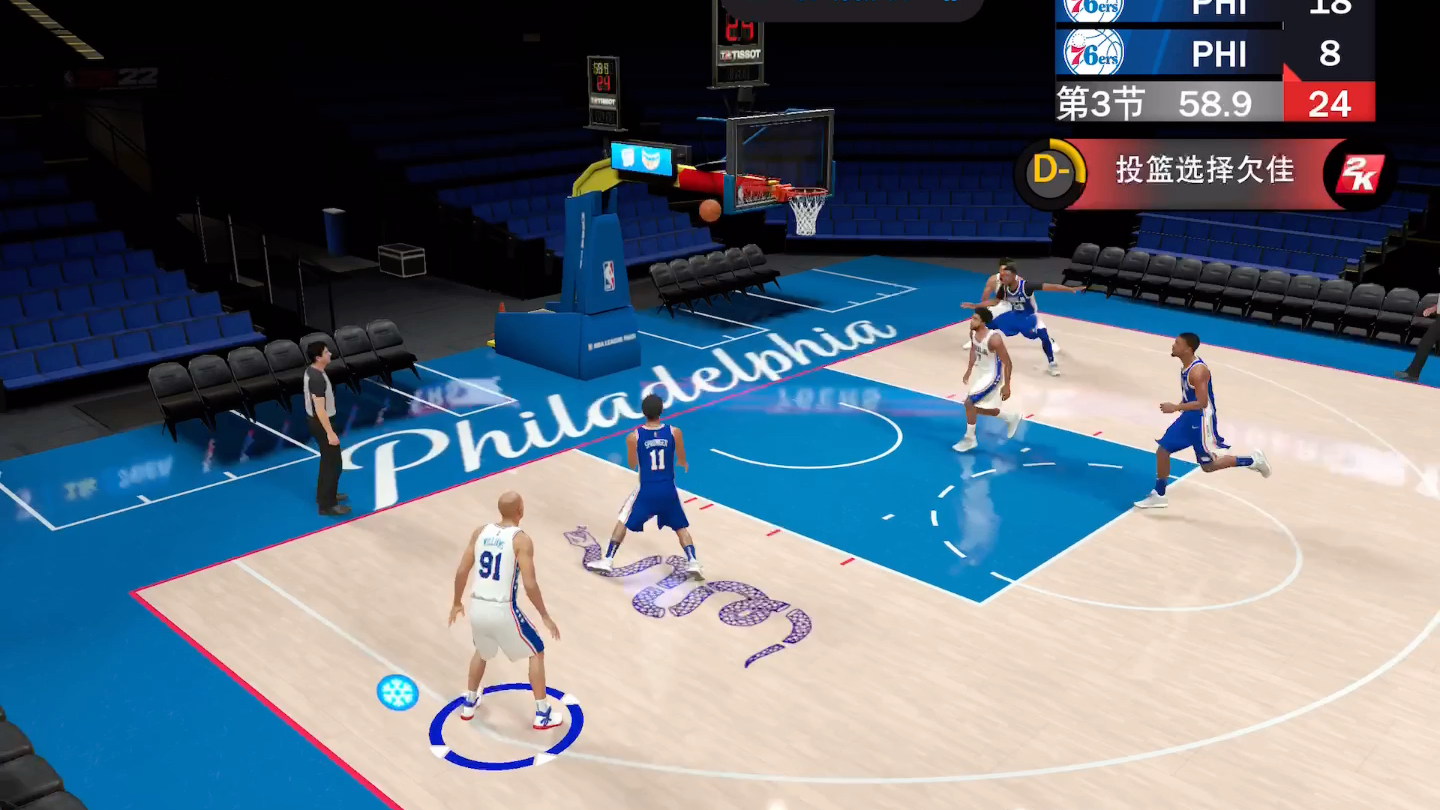Toggle the 第3节 quarter indicator

click(x=1100, y=102)
